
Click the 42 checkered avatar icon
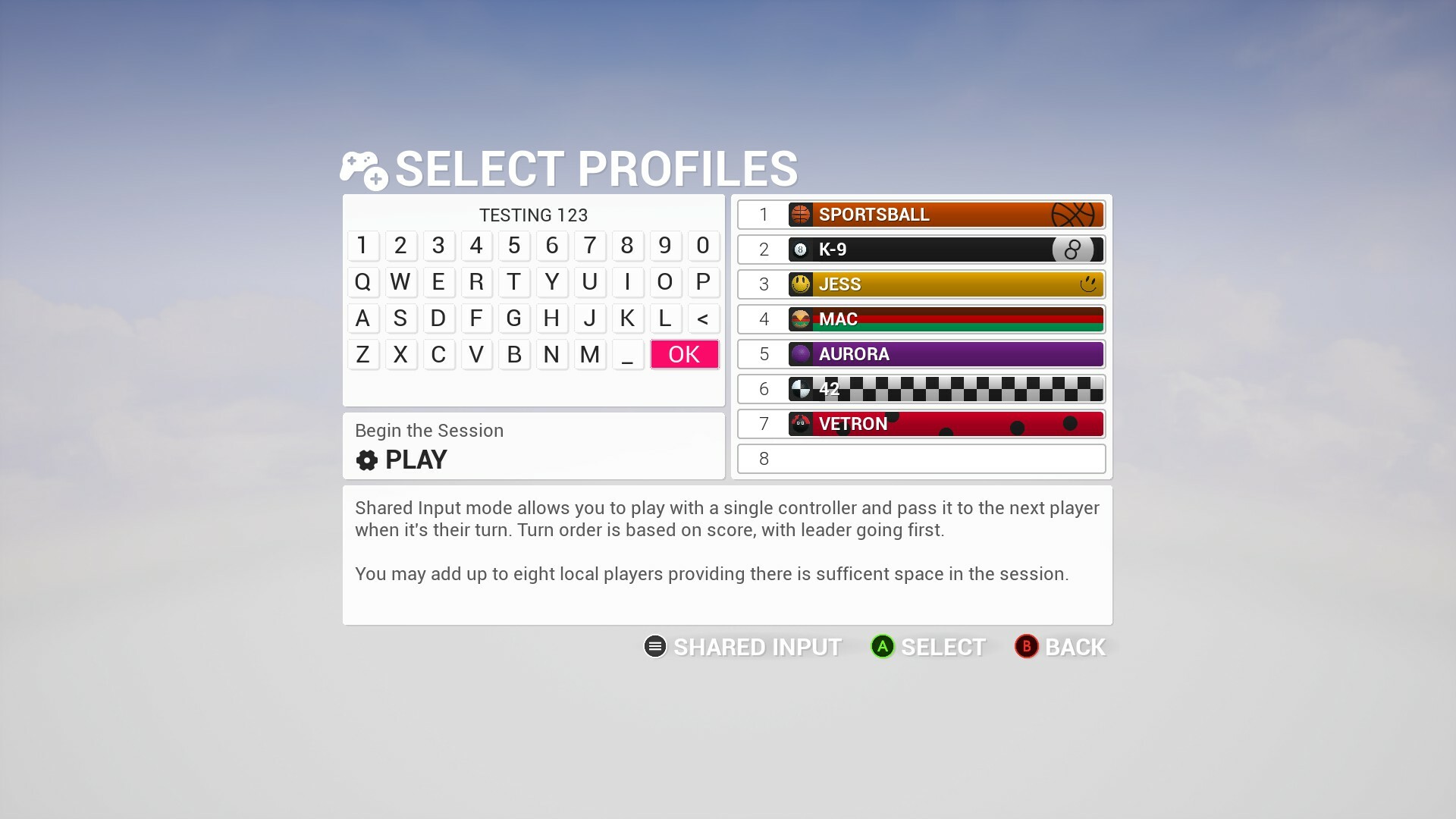(x=800, y=389)
